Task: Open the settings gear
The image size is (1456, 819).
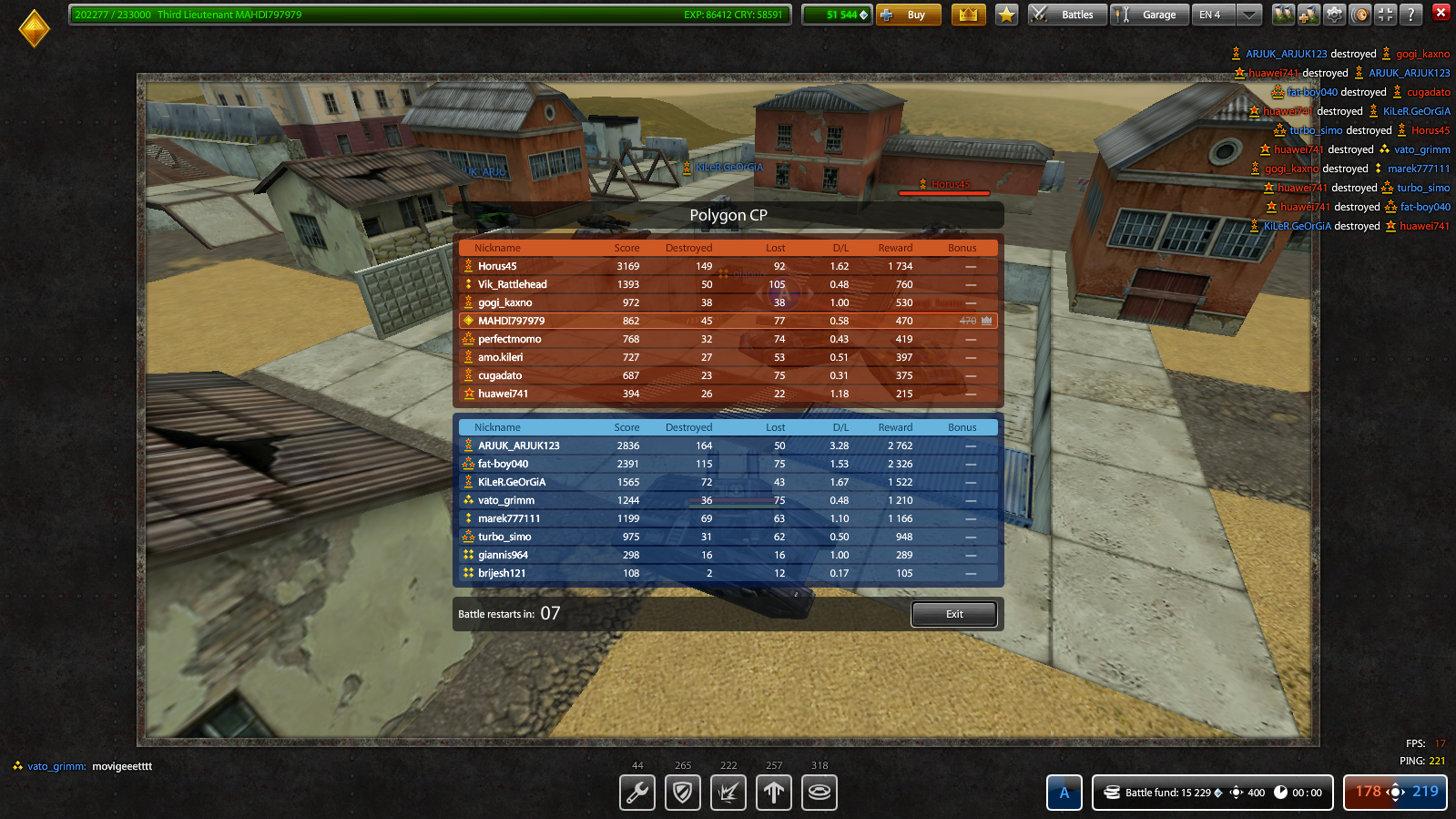Action: 1332,15
